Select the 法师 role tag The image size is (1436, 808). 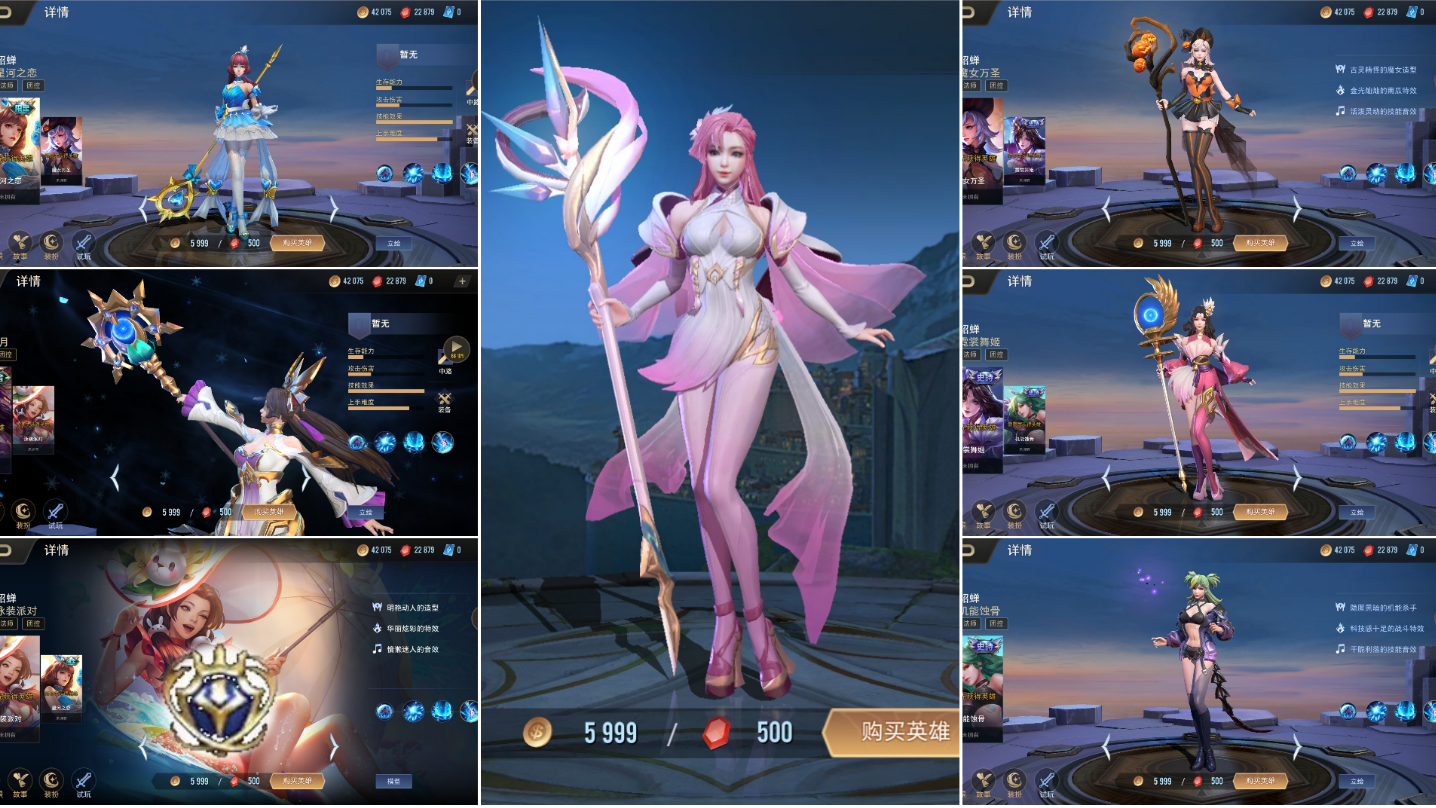(971, 84)
